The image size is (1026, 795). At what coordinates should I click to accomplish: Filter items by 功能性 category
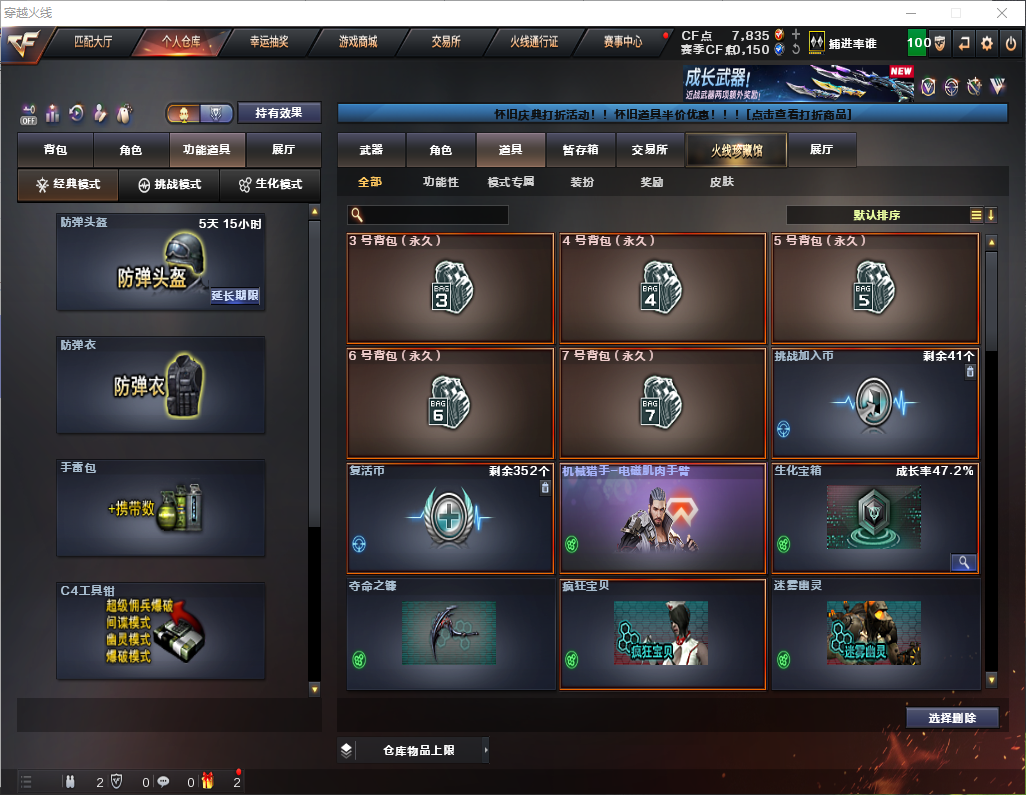coord(440,182)
